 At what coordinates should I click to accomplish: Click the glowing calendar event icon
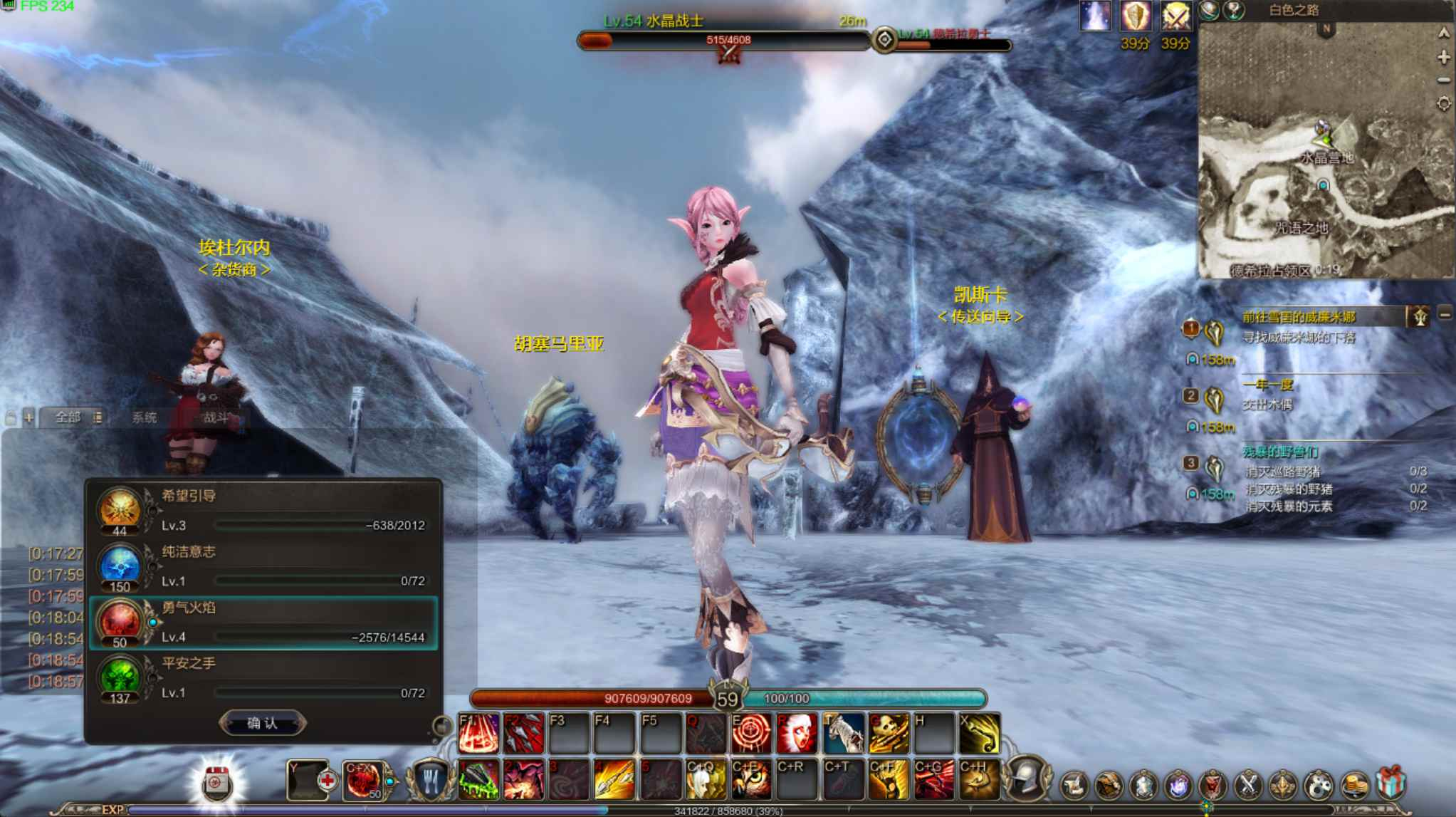click(216, 783)
